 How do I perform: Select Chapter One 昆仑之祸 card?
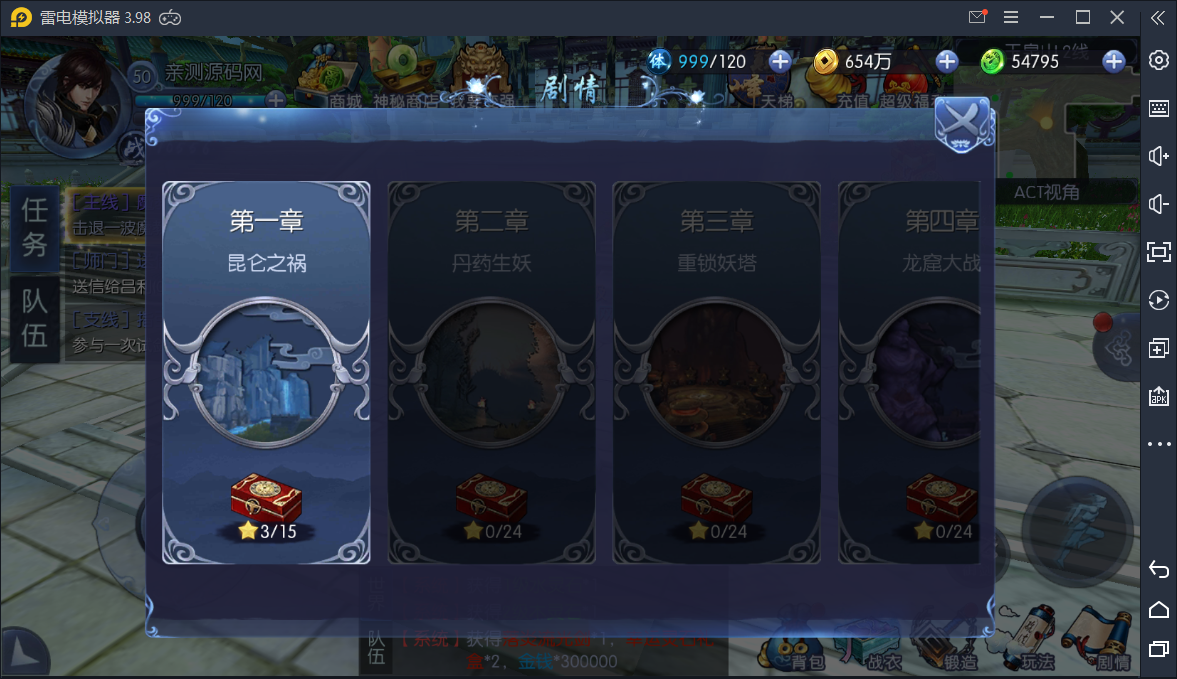[x=266, y=372]
